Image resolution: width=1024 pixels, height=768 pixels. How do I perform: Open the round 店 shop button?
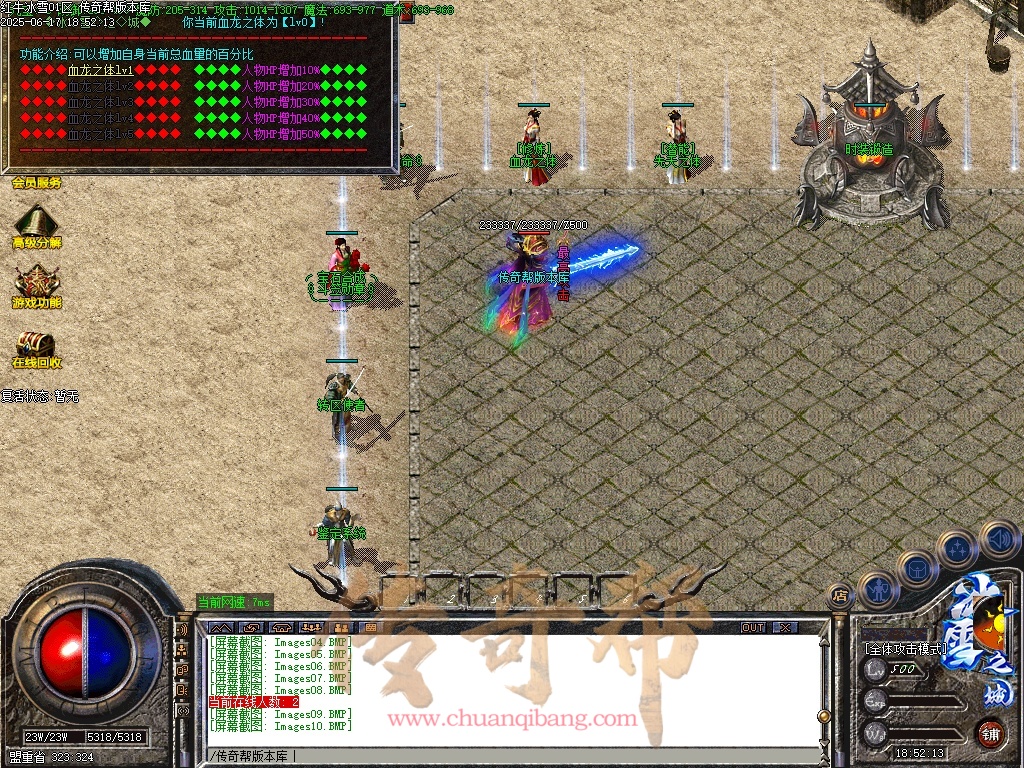point(840,596)
